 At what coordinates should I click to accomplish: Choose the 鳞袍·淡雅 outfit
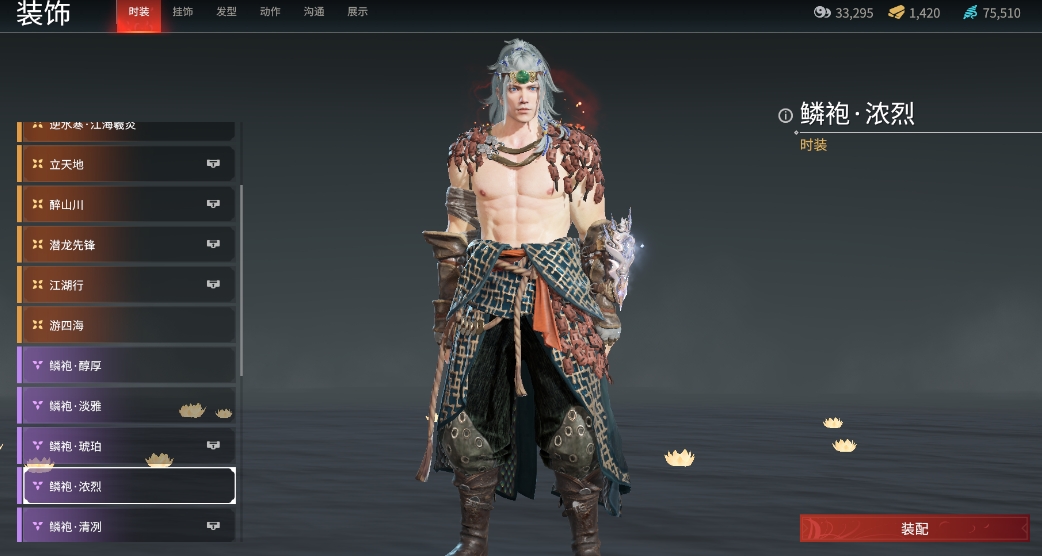[128, 406]
